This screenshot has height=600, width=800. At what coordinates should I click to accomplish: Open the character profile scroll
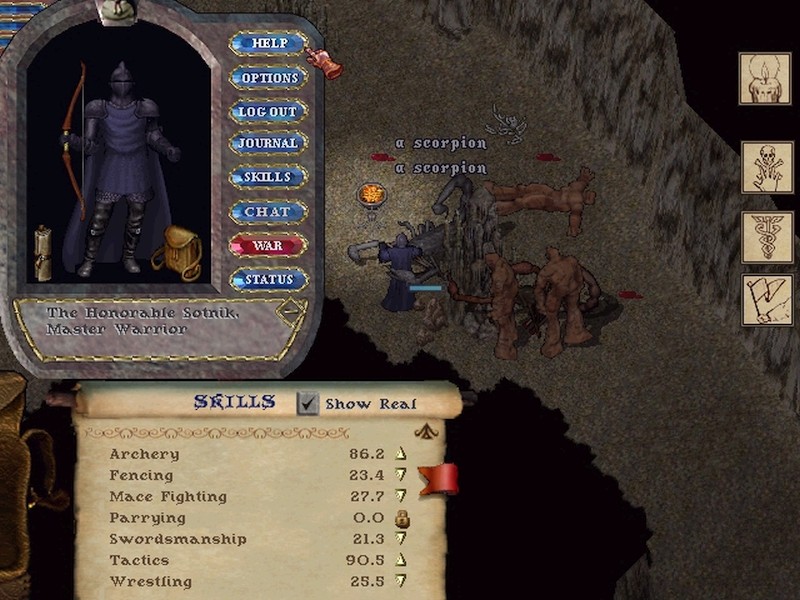[x=43, y=252]
